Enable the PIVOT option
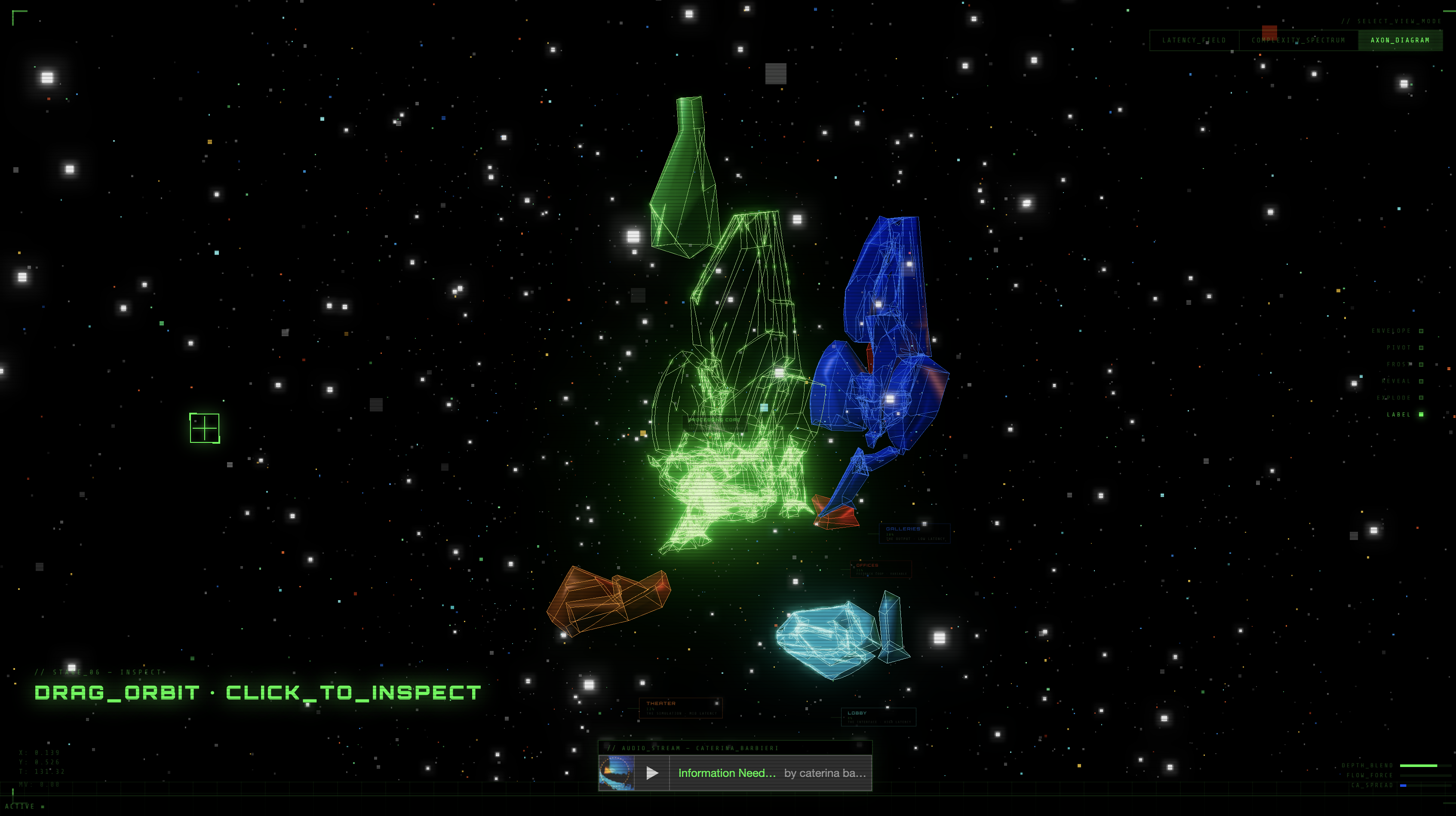This screenshot has height=816, width=1456. 1421,348
